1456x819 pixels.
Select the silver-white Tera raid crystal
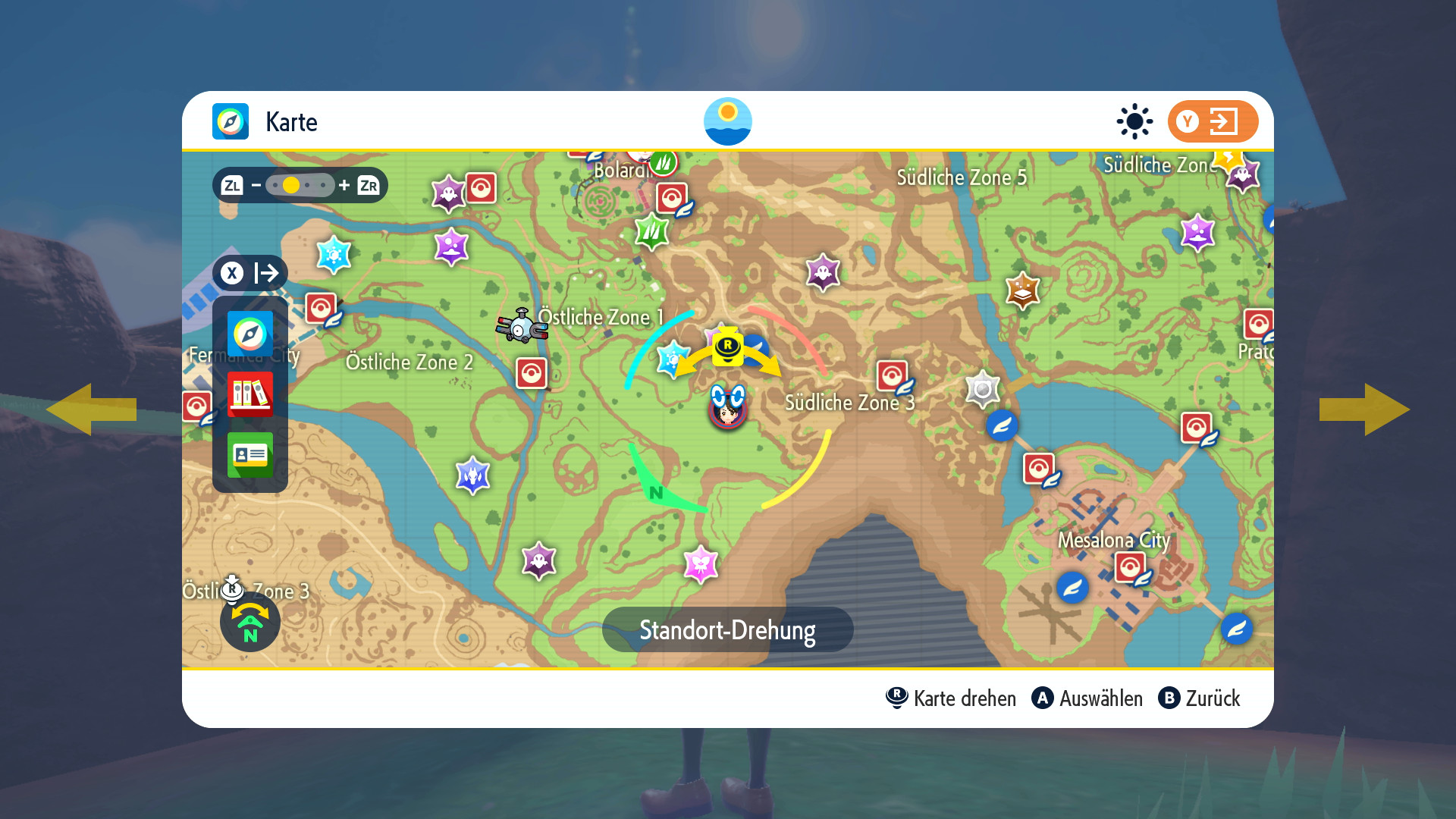tap(983, 389)
